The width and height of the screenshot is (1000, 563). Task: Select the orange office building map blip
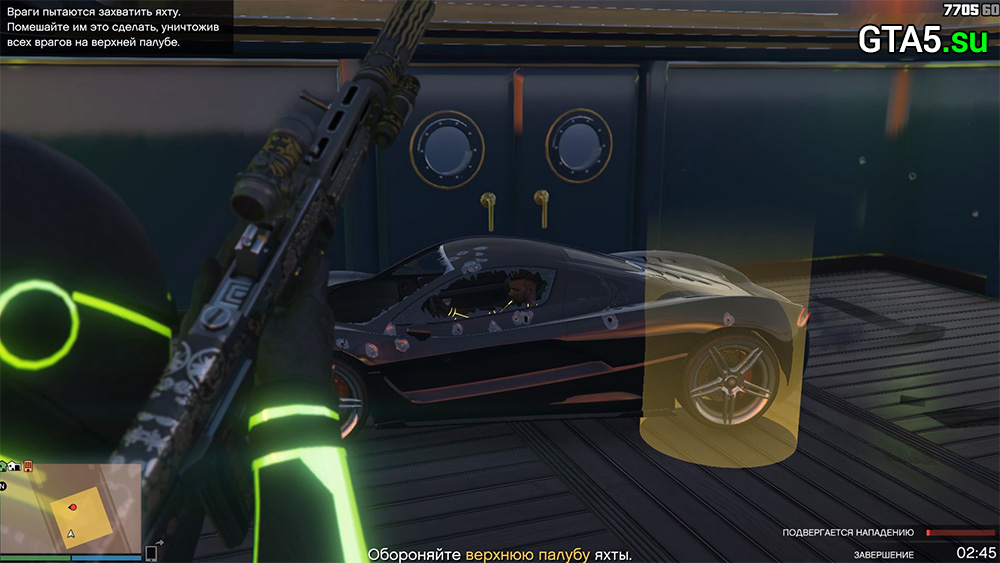[28, 466]
